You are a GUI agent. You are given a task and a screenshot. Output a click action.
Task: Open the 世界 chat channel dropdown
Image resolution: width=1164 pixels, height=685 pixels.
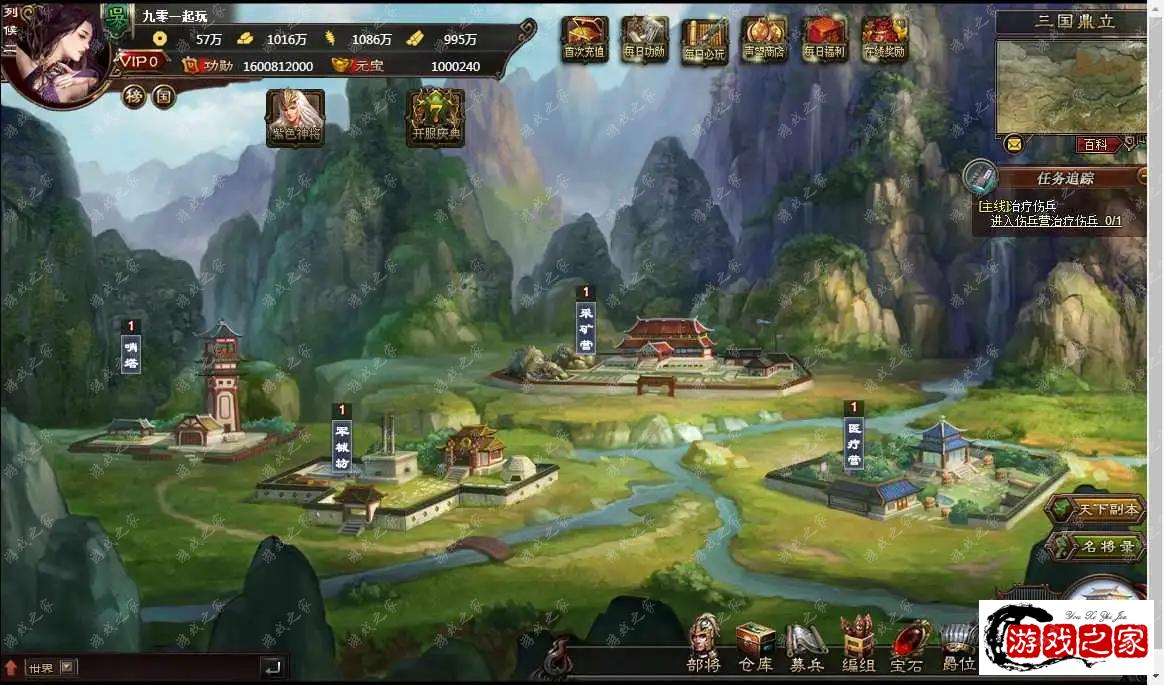[x=67, y=667]
